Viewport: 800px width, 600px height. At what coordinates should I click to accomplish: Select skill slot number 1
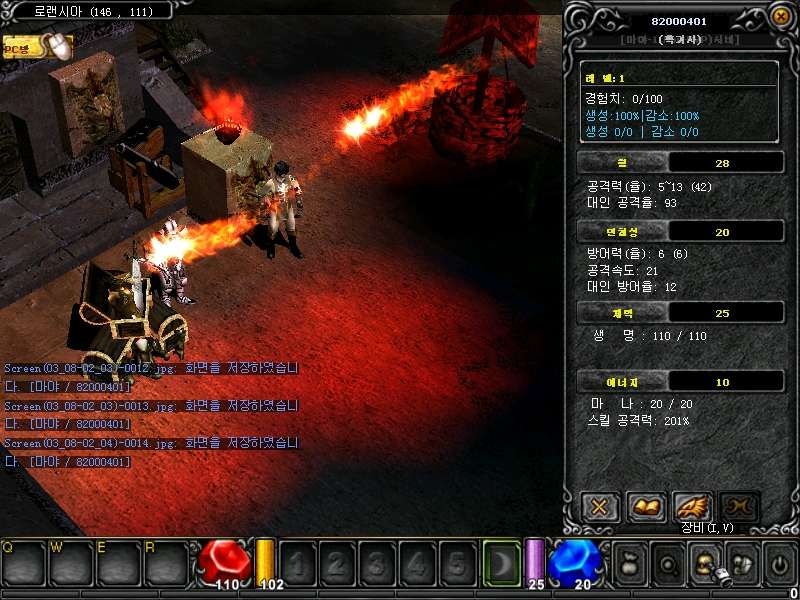296,563
